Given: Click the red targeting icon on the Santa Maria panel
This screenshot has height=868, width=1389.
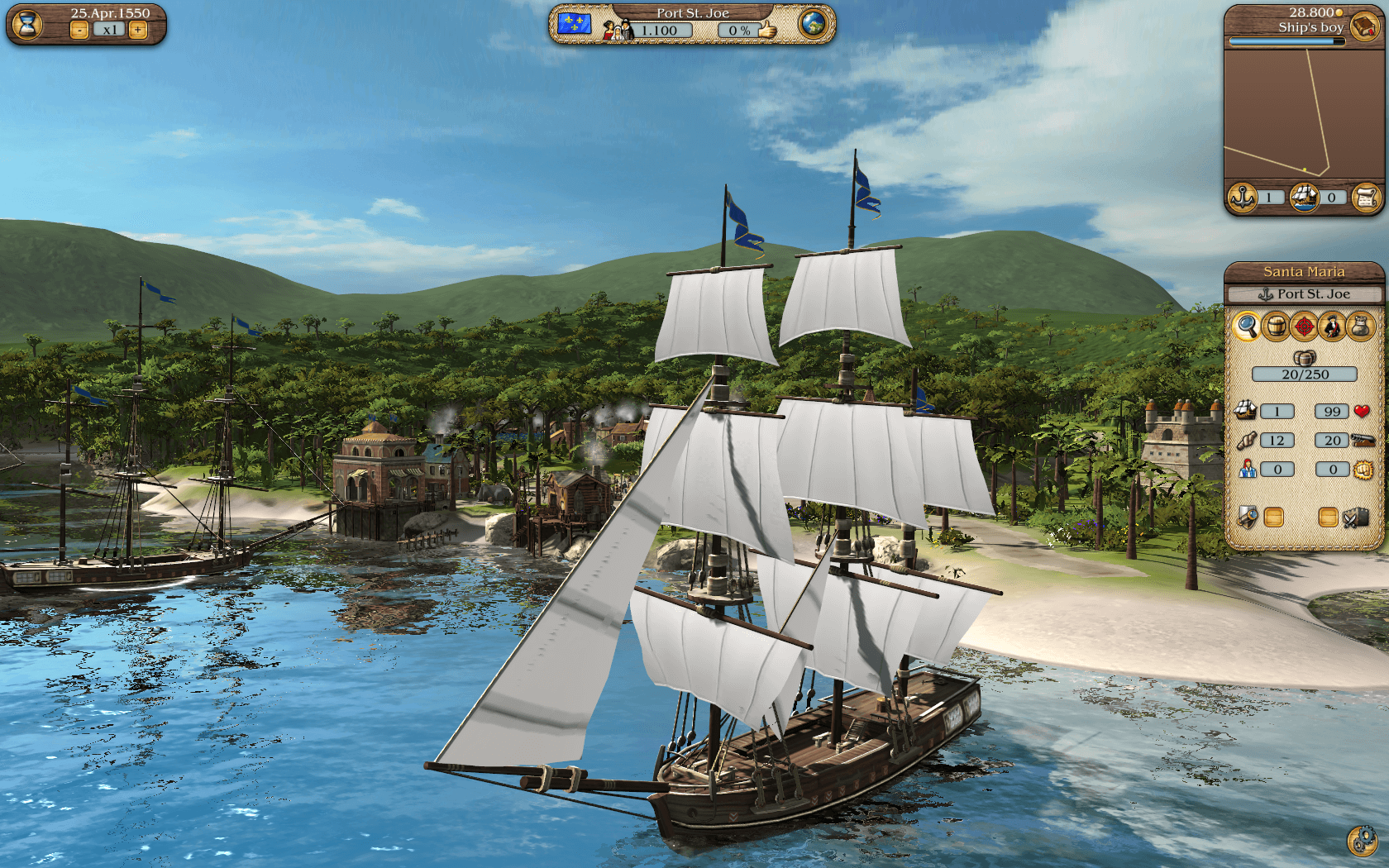Looking at the screenshot, I should [1305, 327].
